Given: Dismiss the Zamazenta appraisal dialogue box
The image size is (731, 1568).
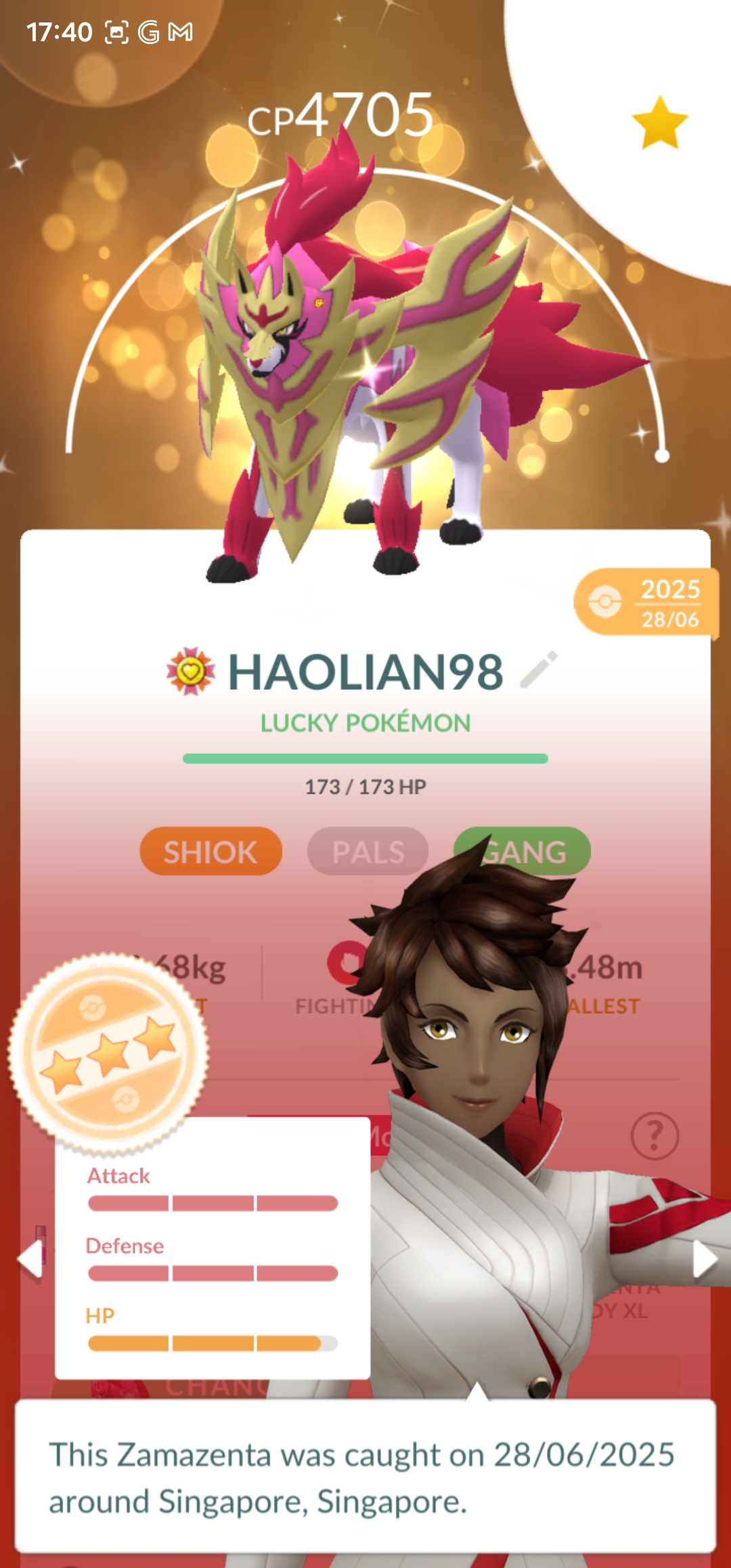Looking at the screenshot, I should 365,1477.
